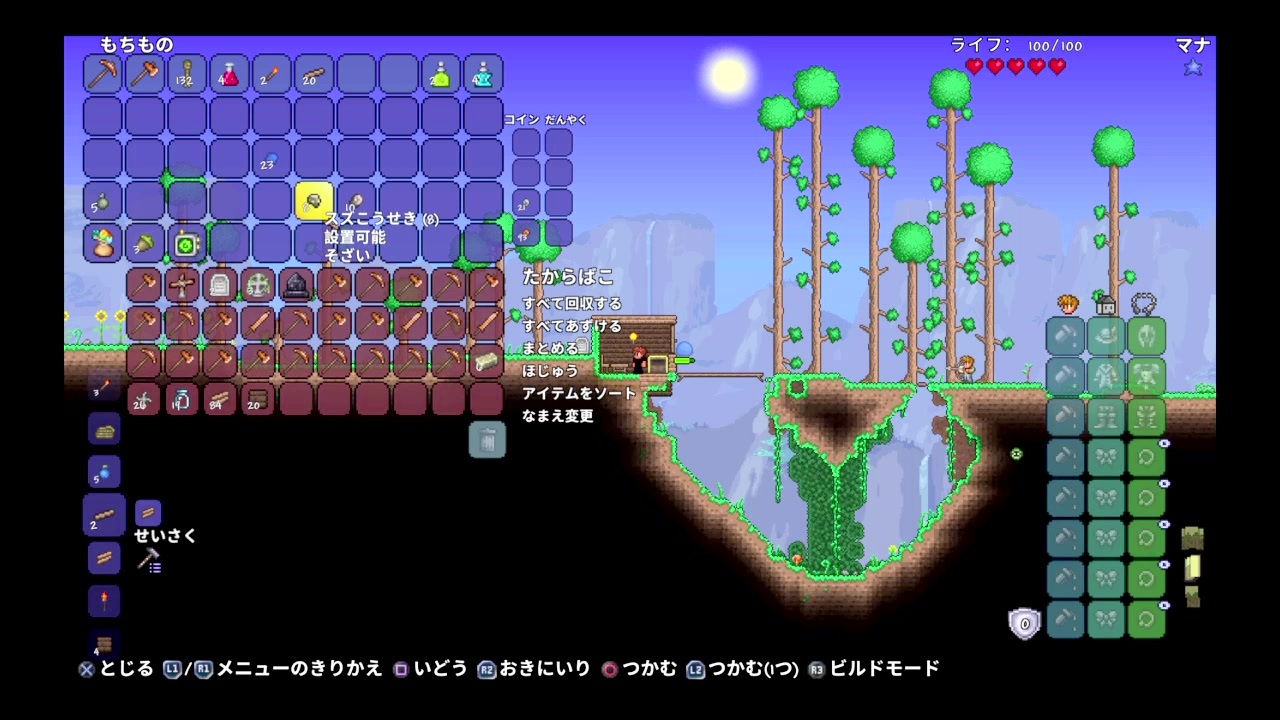Toggle visibility dot next to an accessory slot
Screen dimensions: 1280x720
[1164, 443]
